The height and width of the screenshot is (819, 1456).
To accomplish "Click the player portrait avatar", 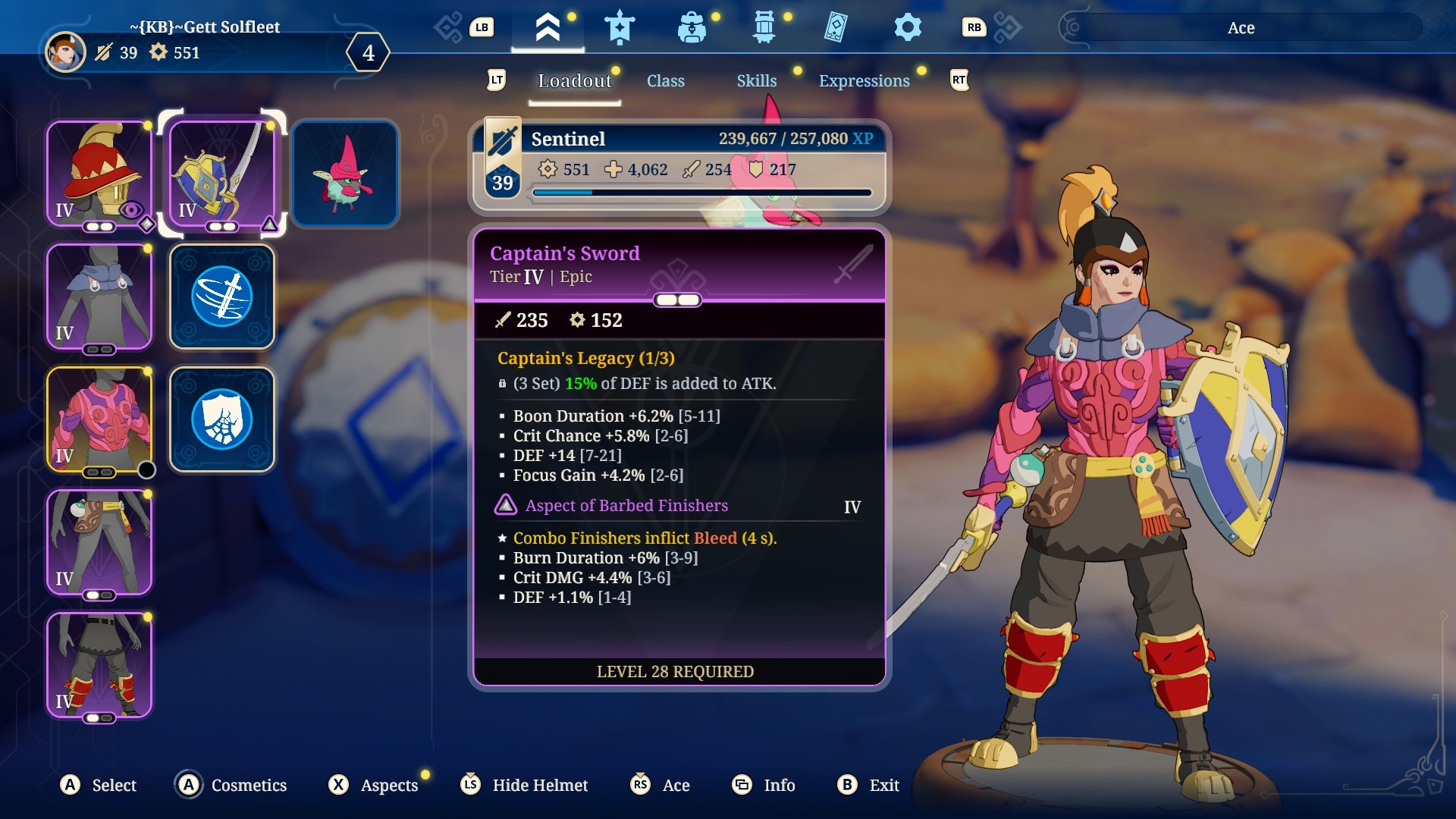I will 65,52.
